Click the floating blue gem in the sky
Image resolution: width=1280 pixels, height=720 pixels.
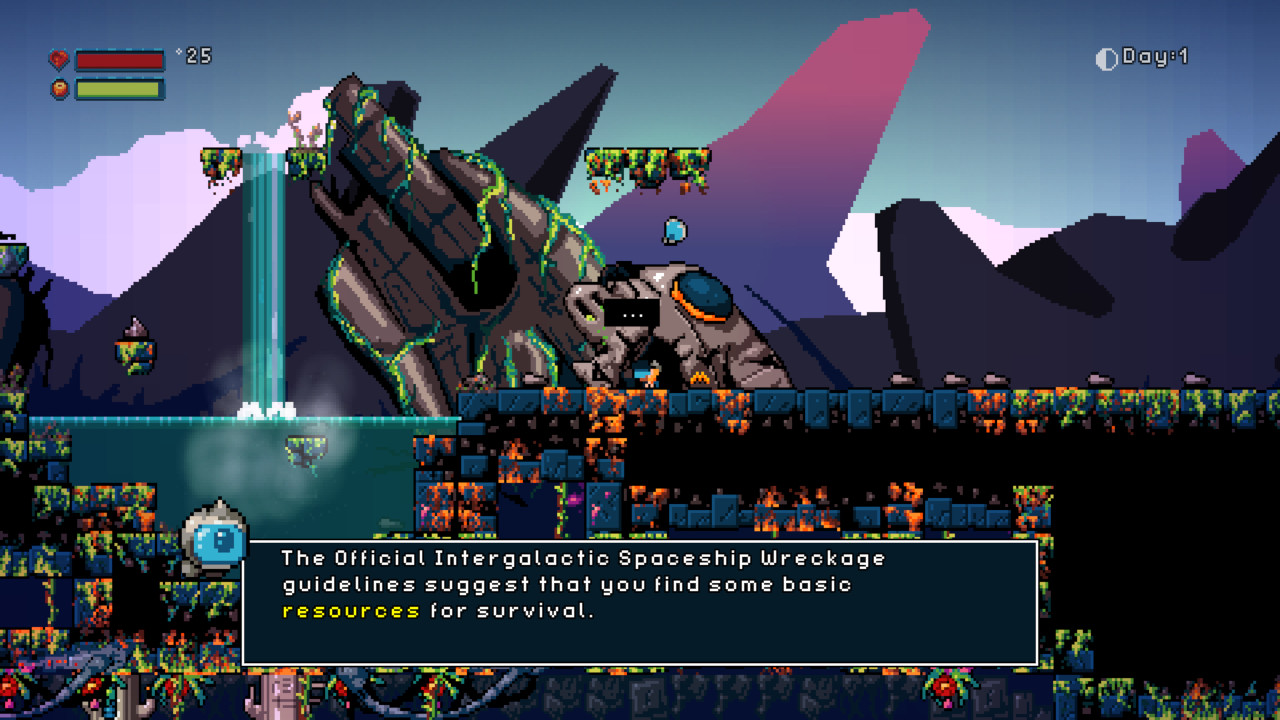coord(675,230)
